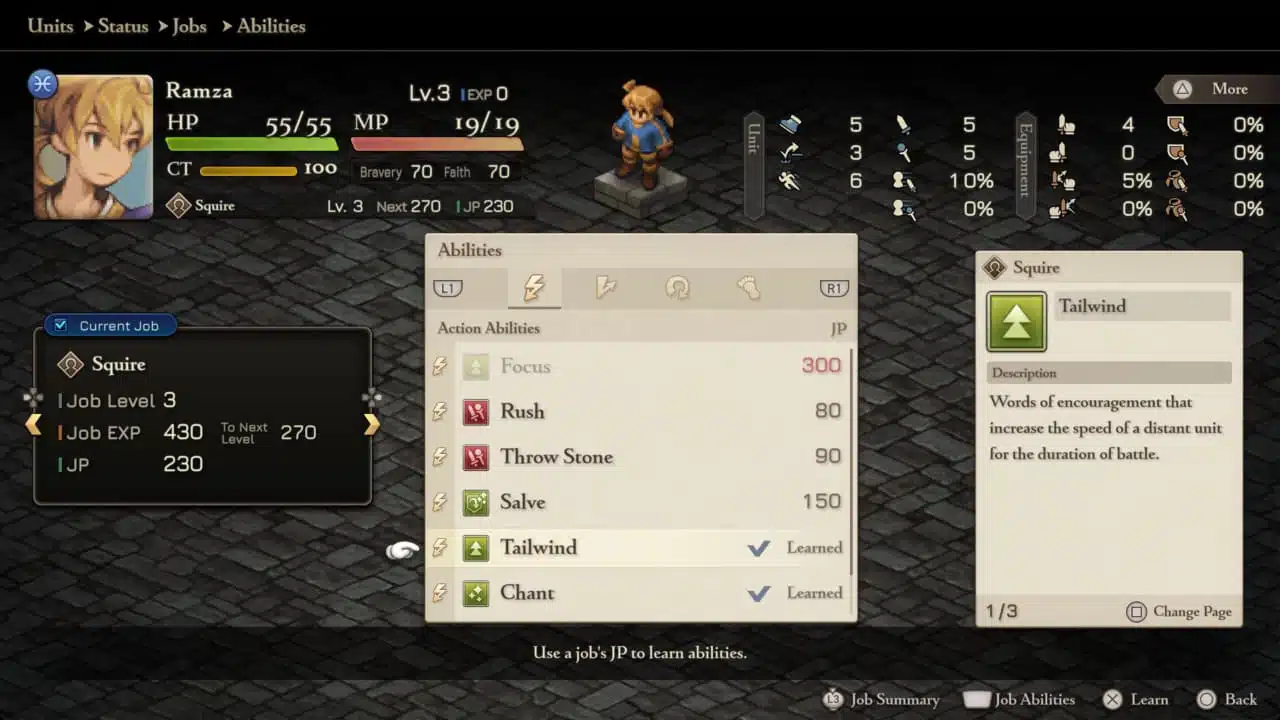1280x720 pixels.
Task: Select Throw Stone in the ability list
Action: 640,457
